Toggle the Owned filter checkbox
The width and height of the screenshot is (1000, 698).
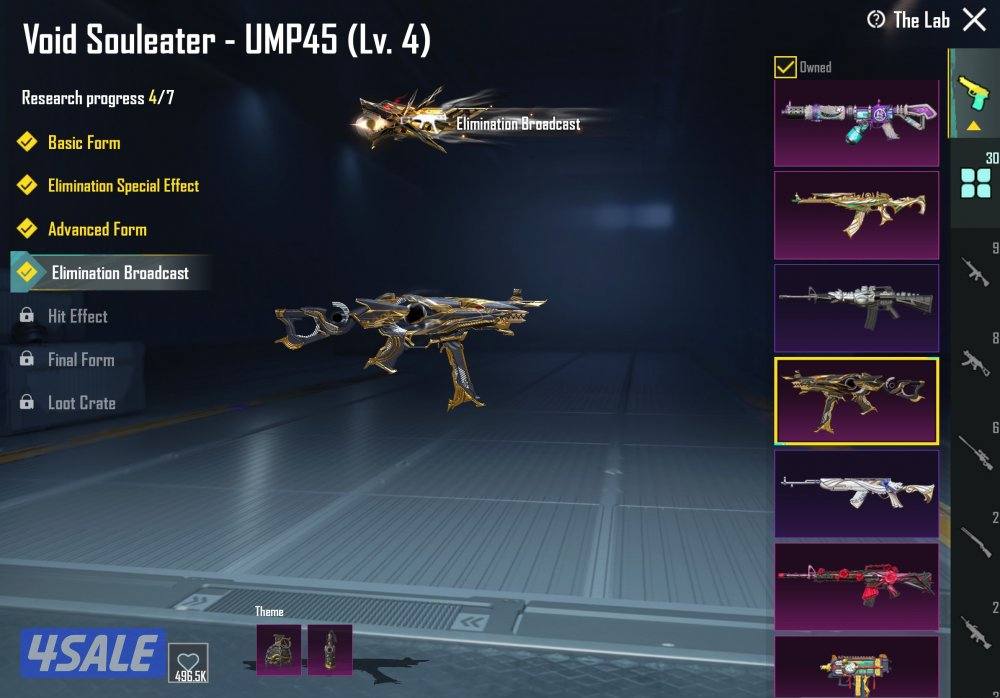(x=786, y=68)
